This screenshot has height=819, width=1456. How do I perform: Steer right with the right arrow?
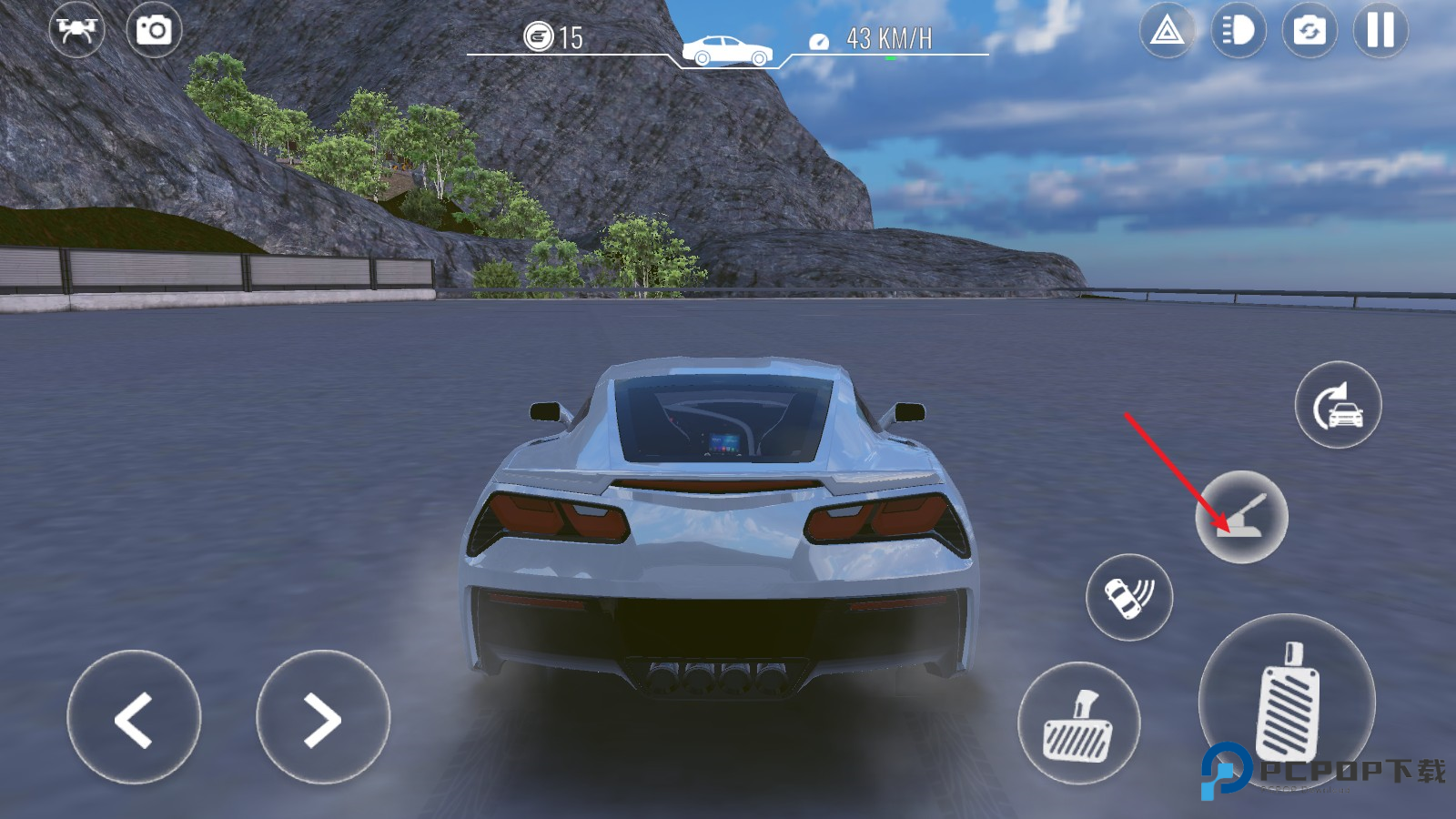tap(322, 718)
